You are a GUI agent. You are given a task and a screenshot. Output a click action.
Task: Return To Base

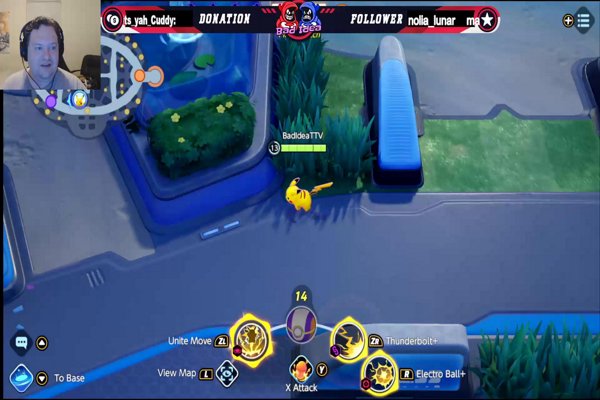coord(20,378)
